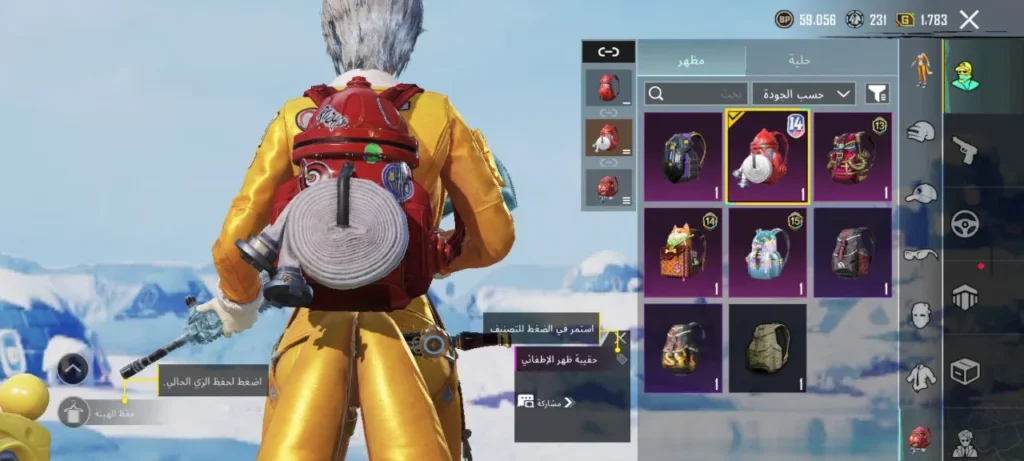Click the backpack search field
The height and width of the screenshot is (461, 1024).
coord(696,94)
